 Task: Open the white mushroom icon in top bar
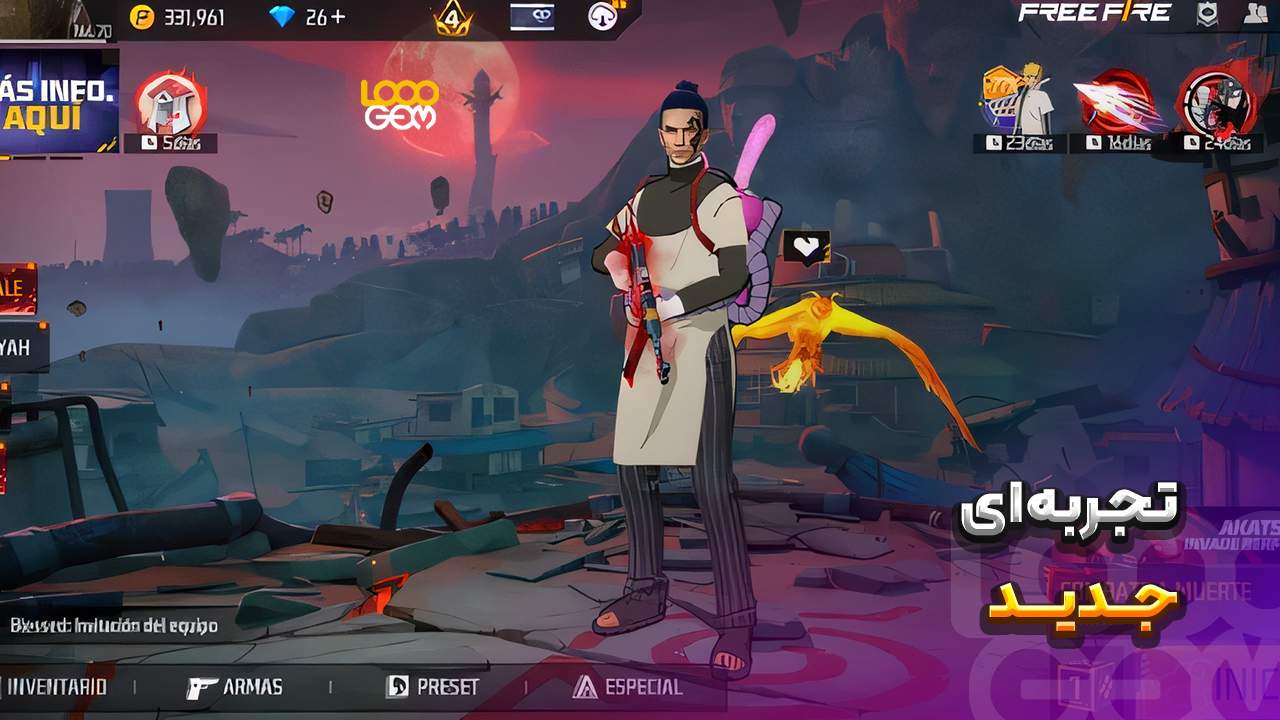[x=602, y=16]
